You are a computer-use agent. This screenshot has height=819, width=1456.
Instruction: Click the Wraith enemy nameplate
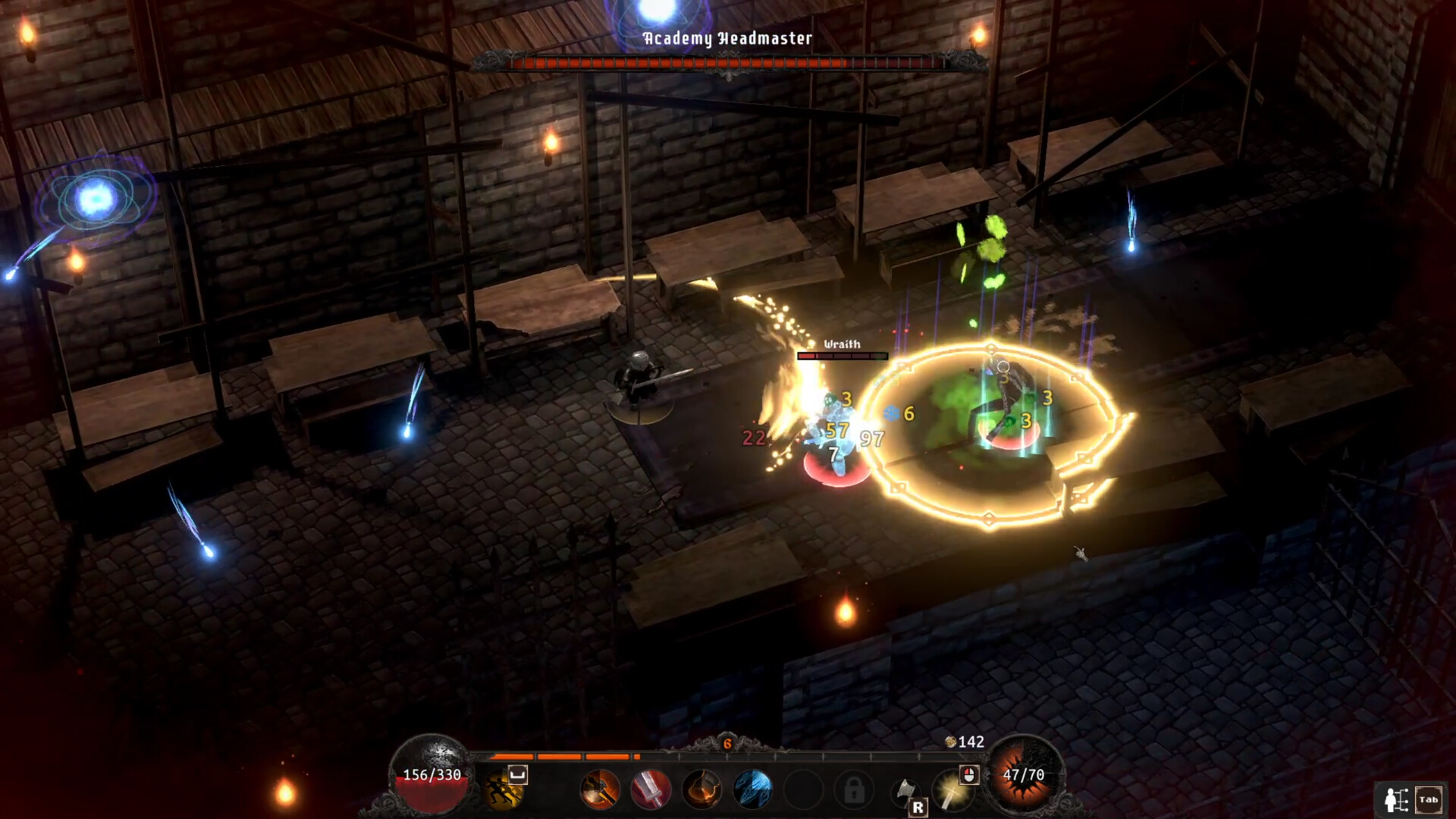tap(842, 344)
